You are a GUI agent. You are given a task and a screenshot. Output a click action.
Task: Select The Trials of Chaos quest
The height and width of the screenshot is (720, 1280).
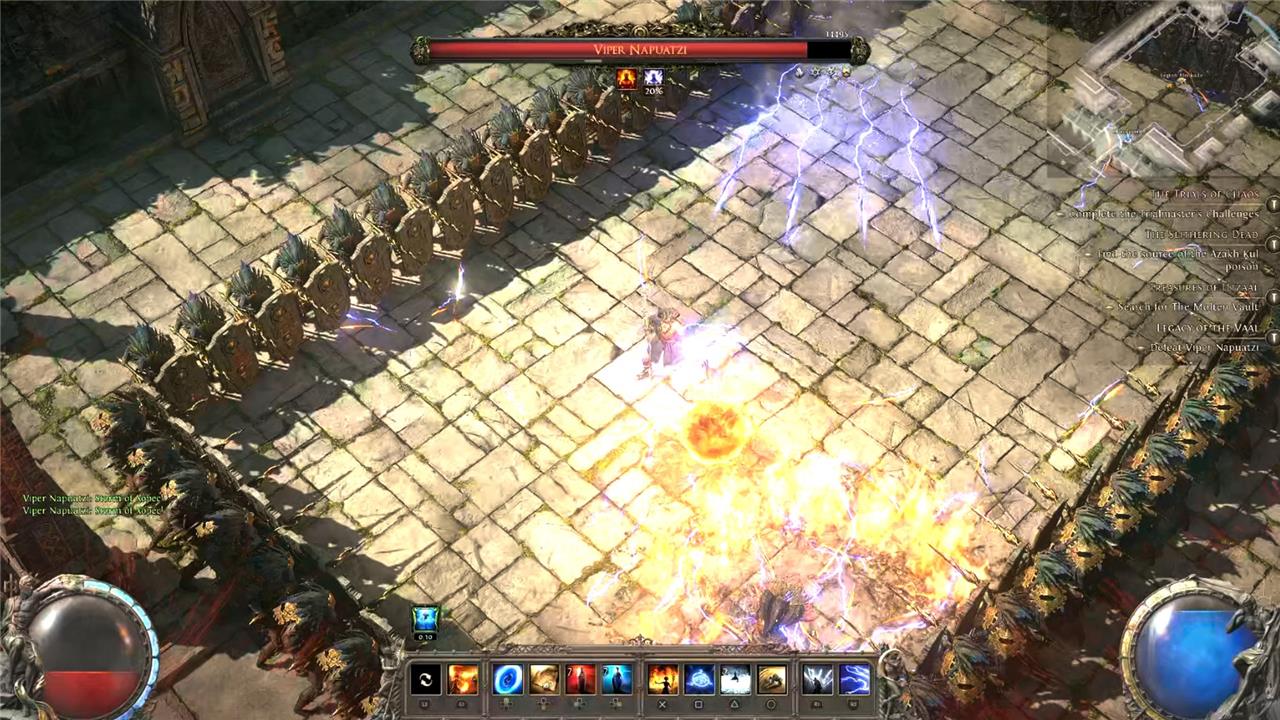coord(1202,194)
